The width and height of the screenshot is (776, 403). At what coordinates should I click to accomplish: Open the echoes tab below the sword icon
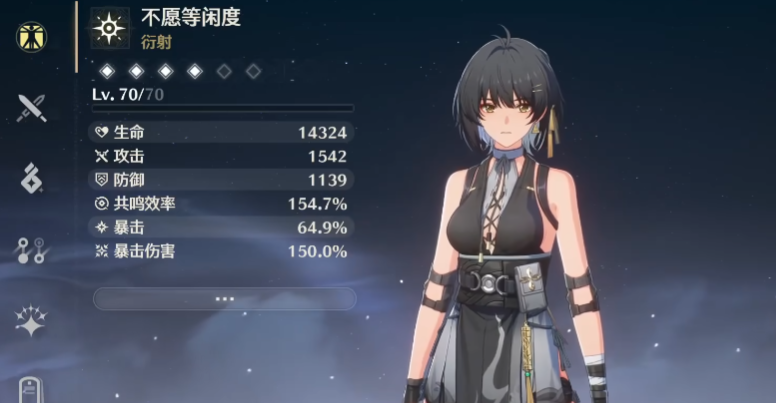[32, 178]
